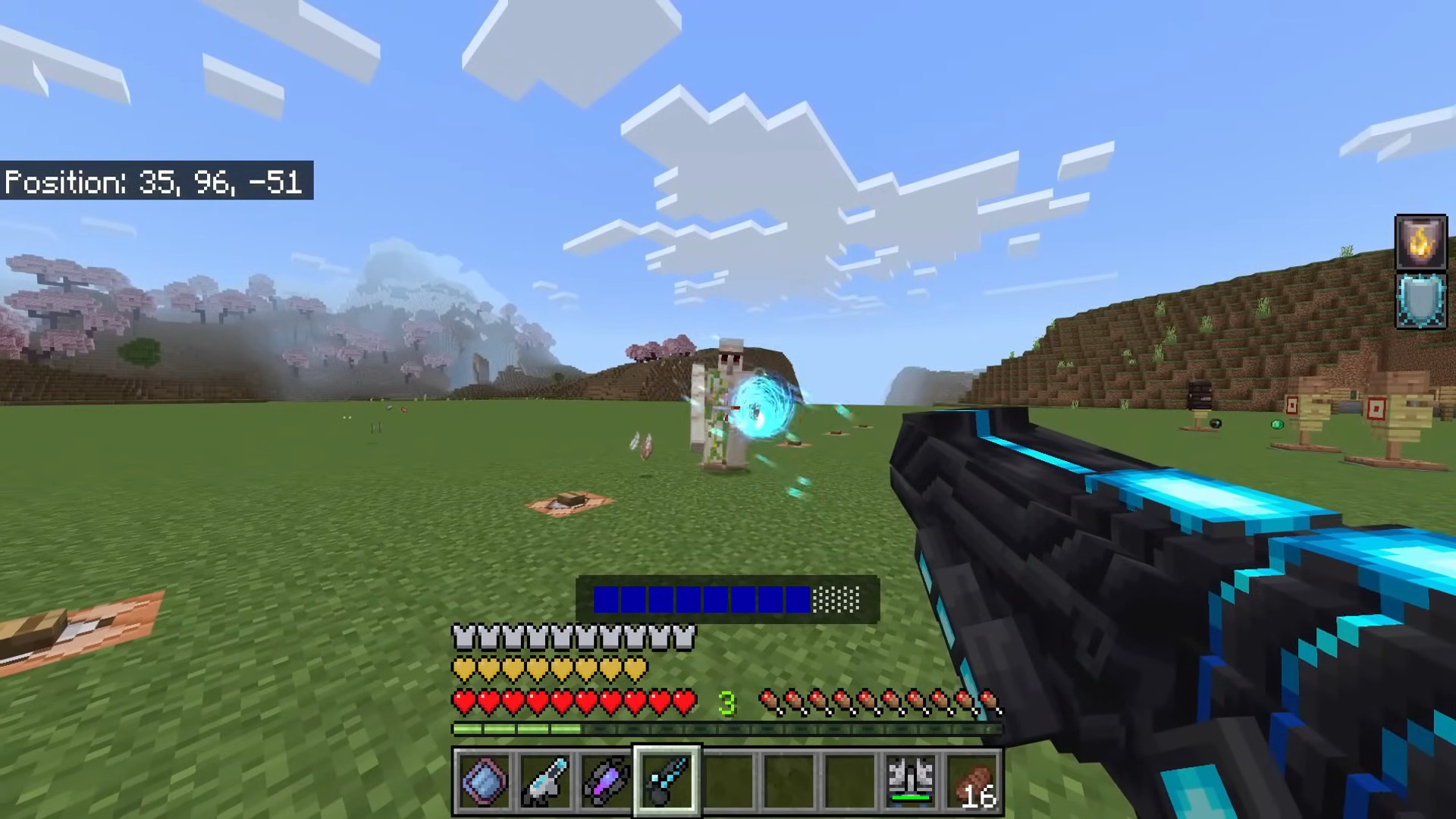Click the green experience progress bar
Viewport: 1456px width, 819px height.
(516, 729)
